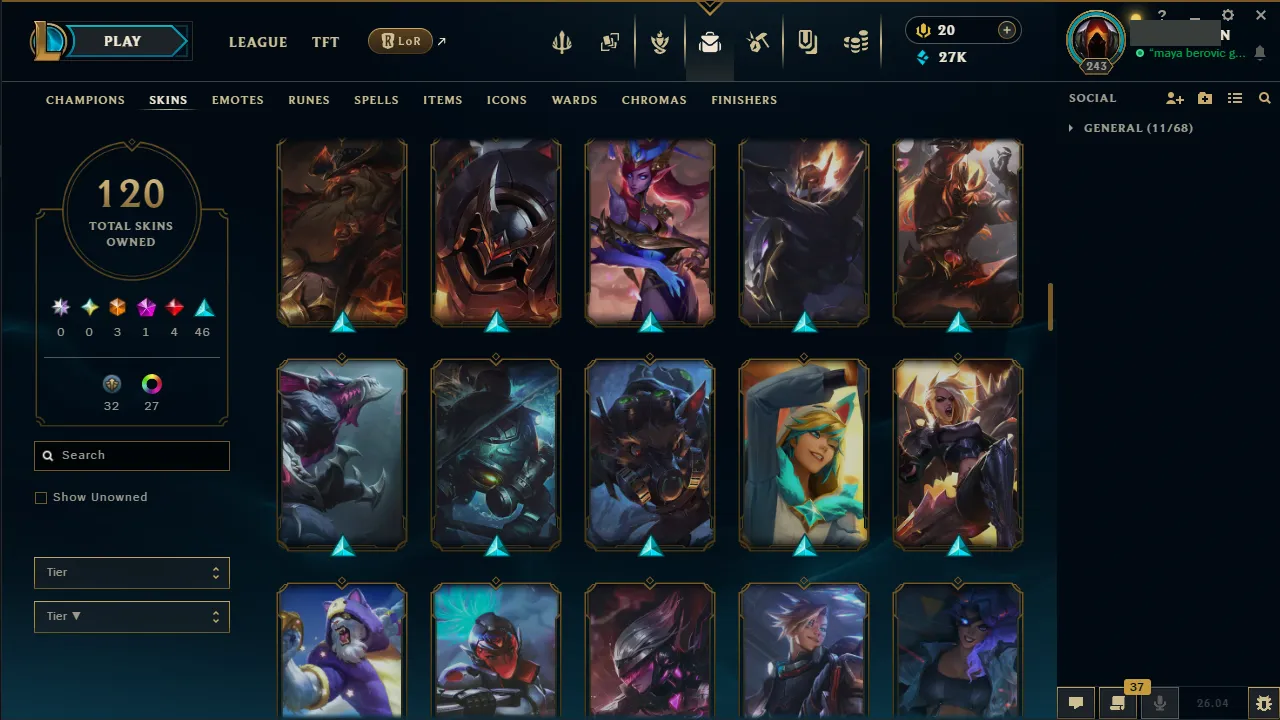
Task: Open the Loot backpack icon
Action: click(x=710, y=42)
